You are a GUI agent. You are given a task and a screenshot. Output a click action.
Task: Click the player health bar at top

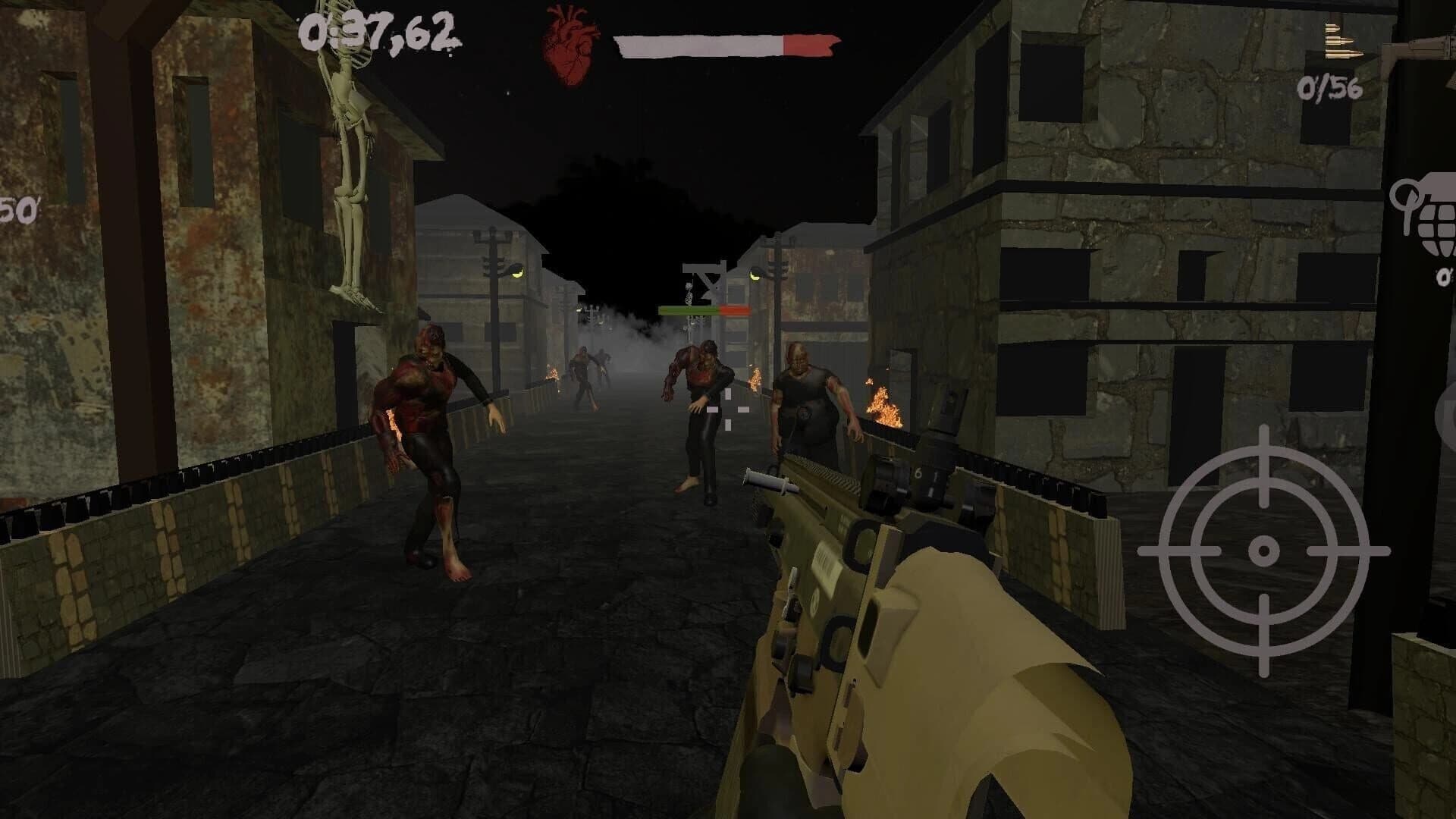(728, 44)
